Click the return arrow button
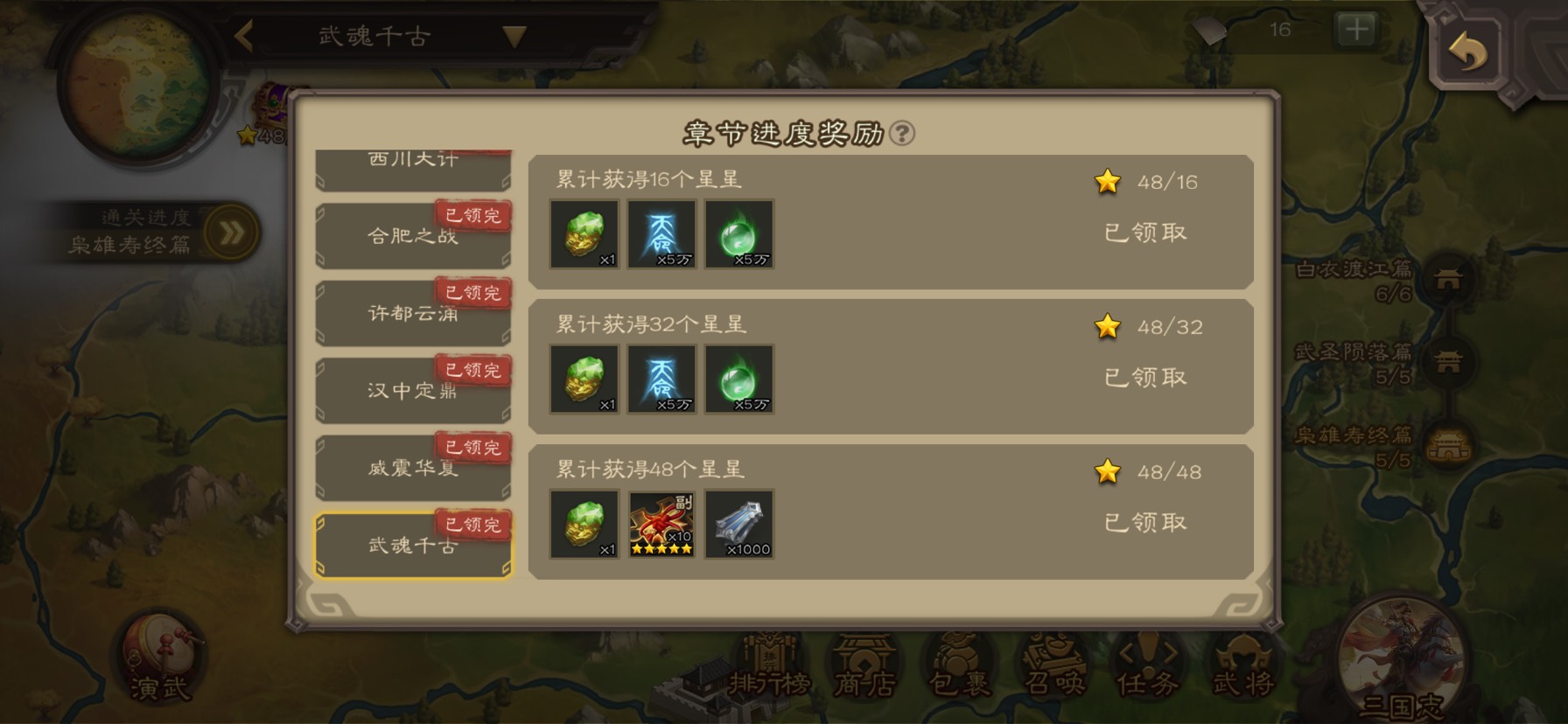 click(1467, 51)
